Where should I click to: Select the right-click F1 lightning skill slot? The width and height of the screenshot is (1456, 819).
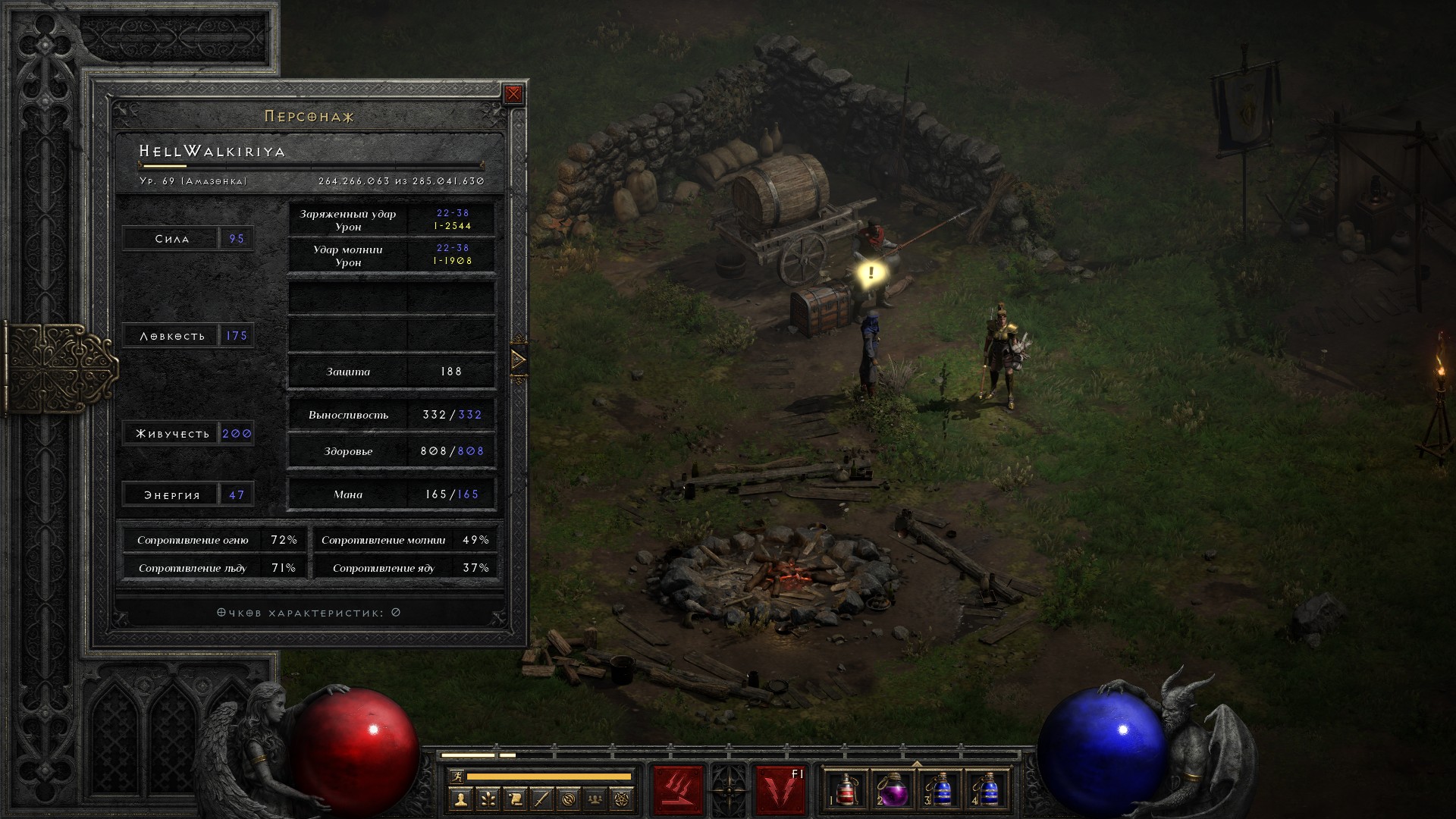780,790
